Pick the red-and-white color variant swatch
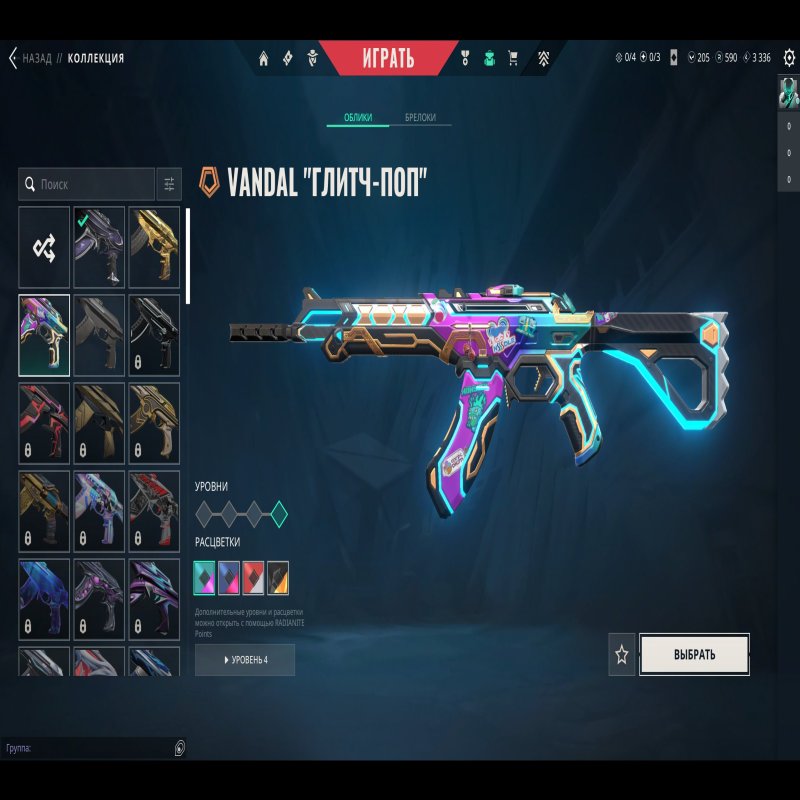The height and width of the screenshot is (800, 800). pos(254,576)
